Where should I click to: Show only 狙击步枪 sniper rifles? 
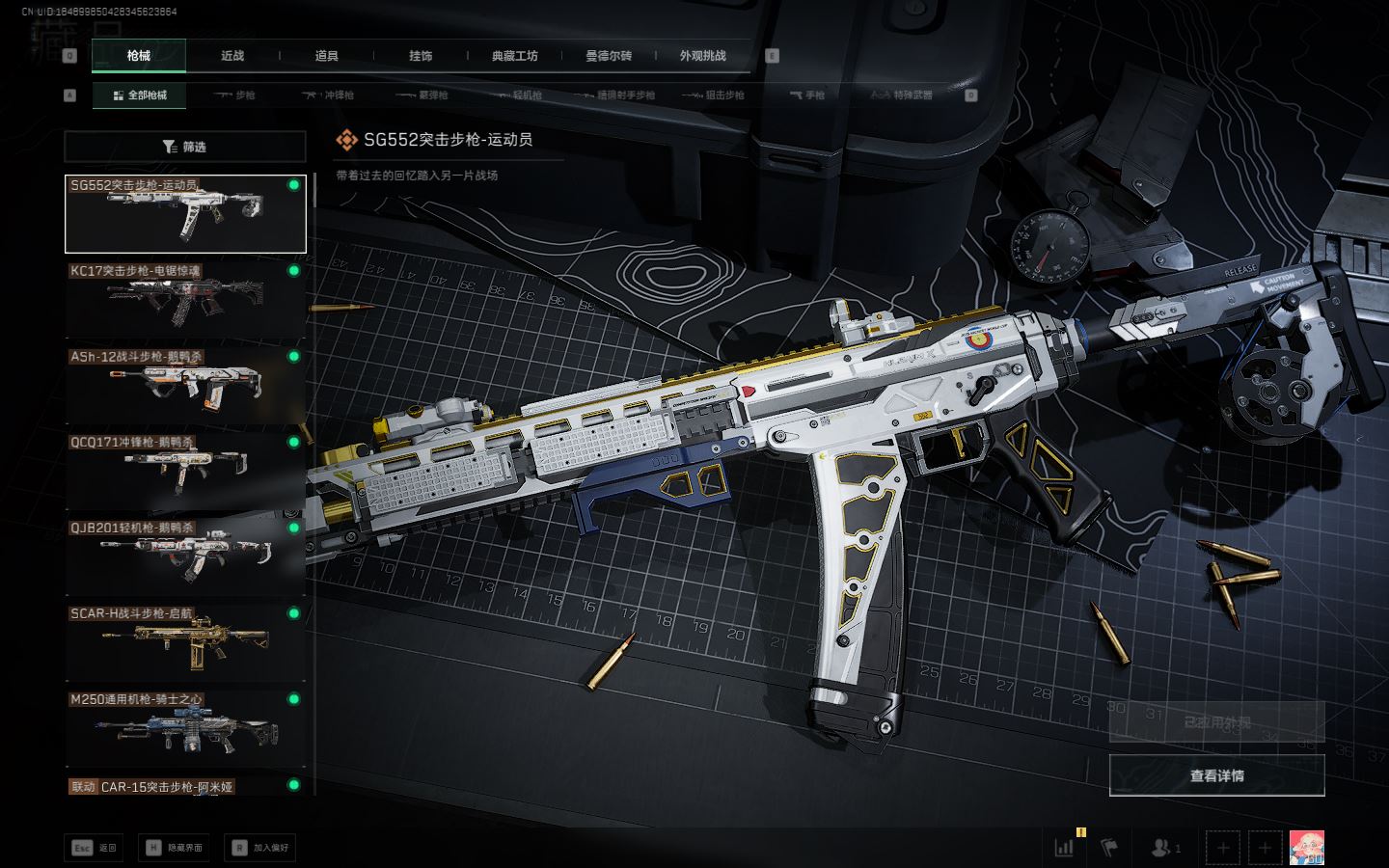tap(714, 95)
